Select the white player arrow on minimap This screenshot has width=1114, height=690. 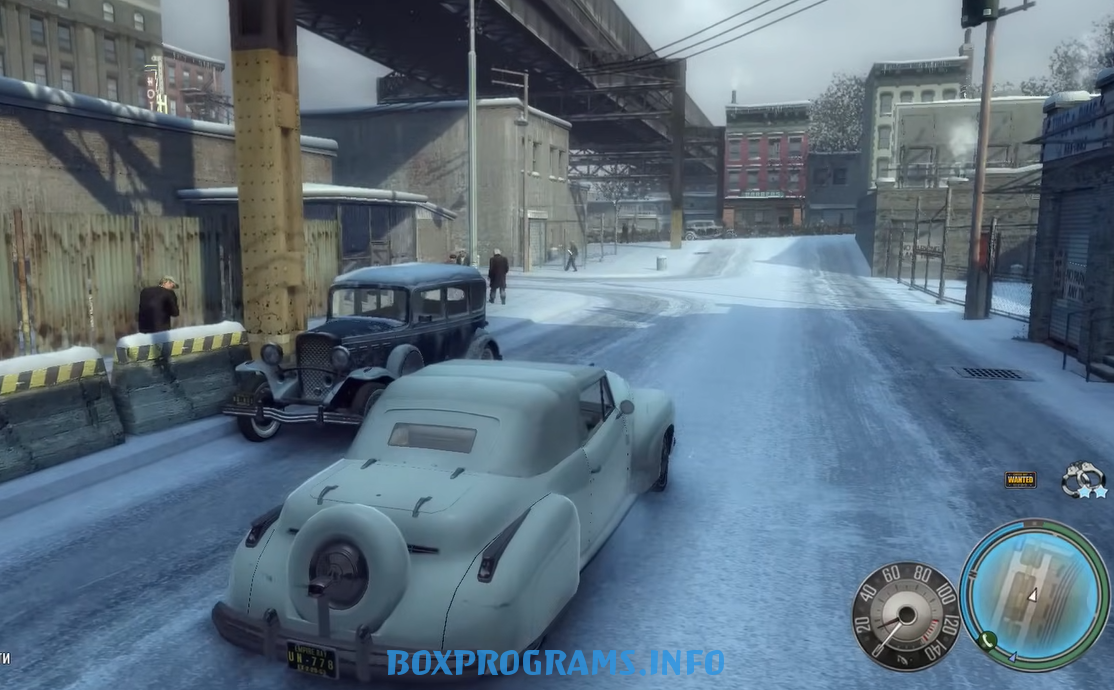[x=1033, y=595]
